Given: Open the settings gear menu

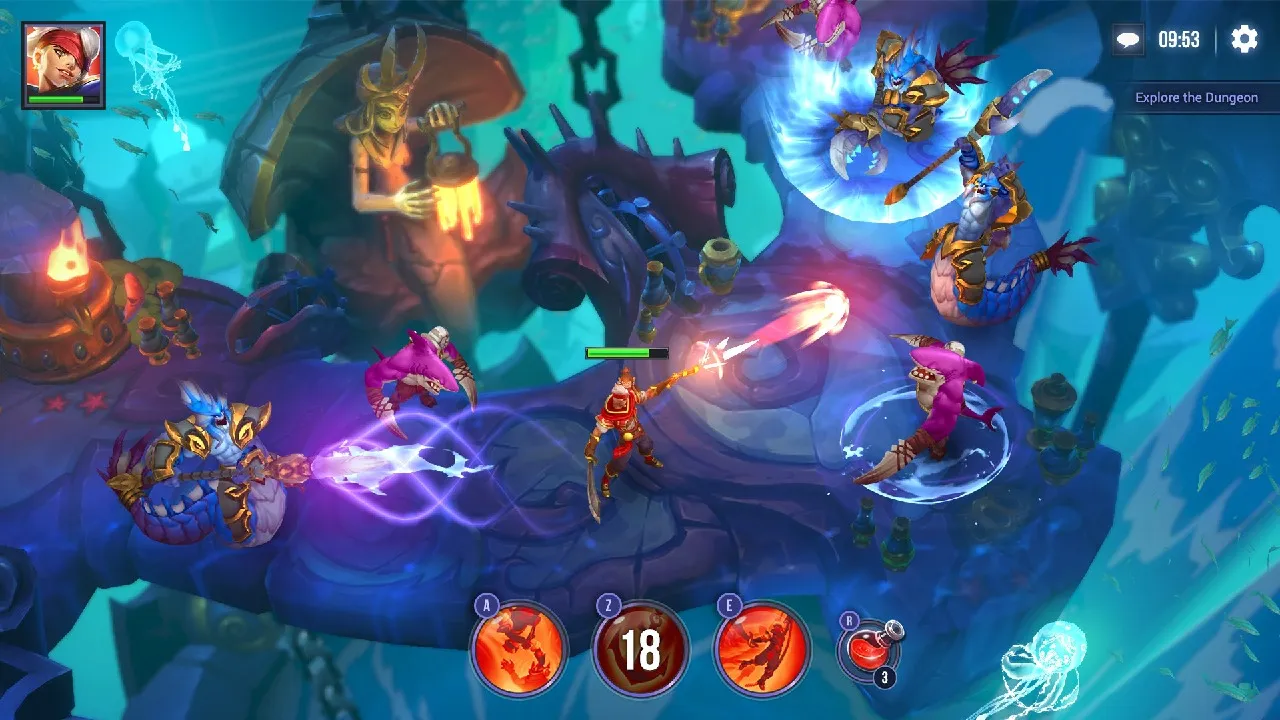Looking at the screenshot, I should [1244, 39].
